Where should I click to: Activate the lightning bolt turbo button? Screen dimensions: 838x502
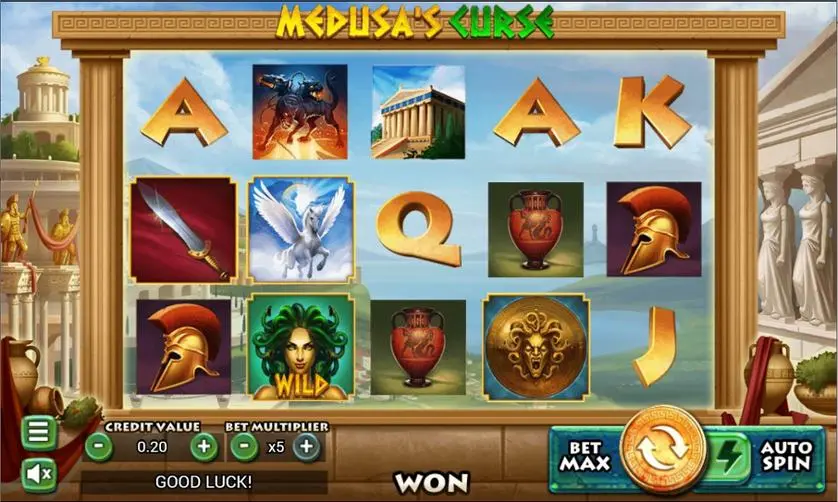tap(729, 458)
